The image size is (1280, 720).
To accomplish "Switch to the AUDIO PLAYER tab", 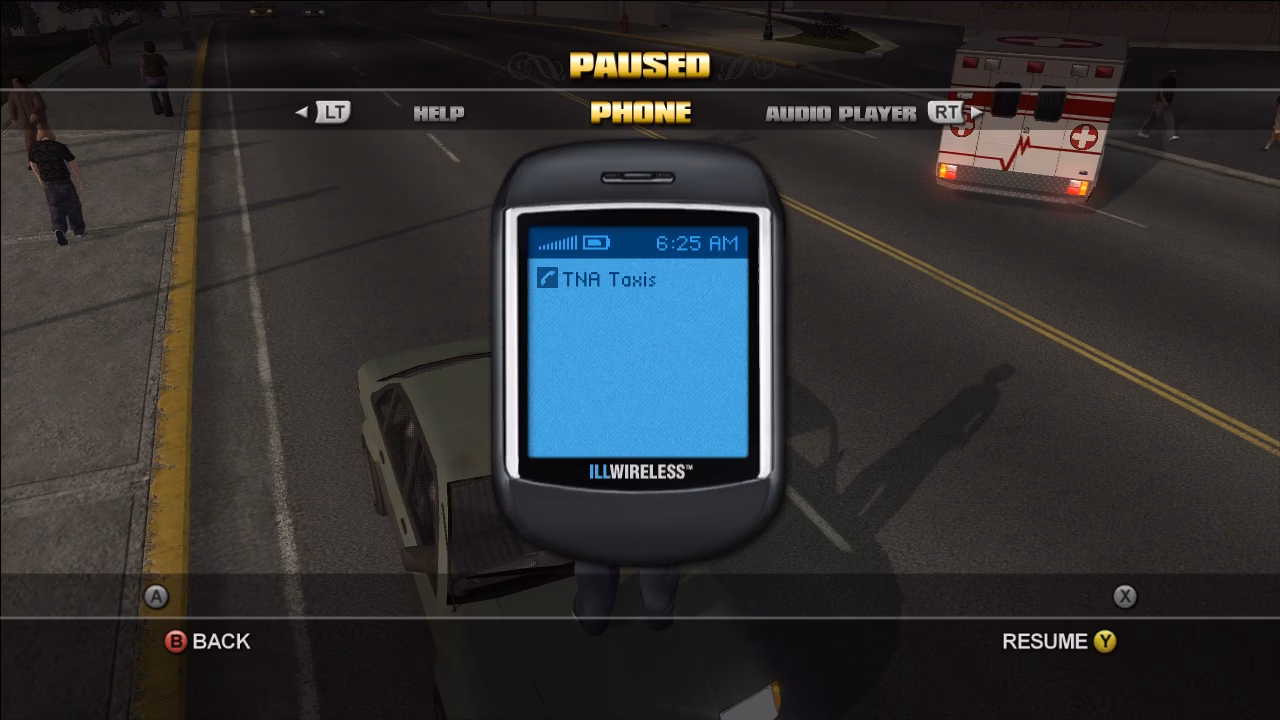I will [x=843, y=113].
